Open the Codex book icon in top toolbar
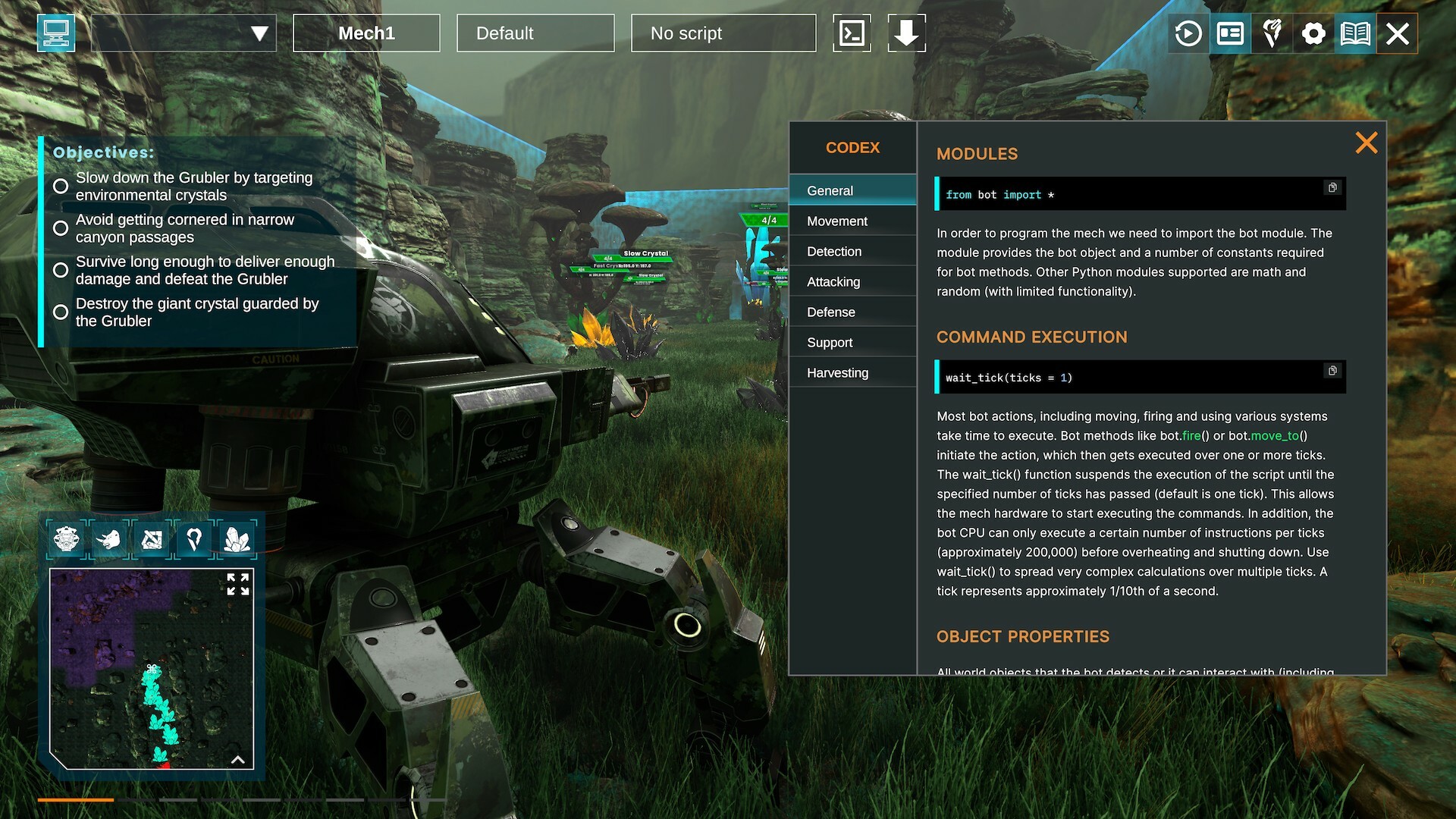This screenshot has width=1456, height=819. (1357, 33)
